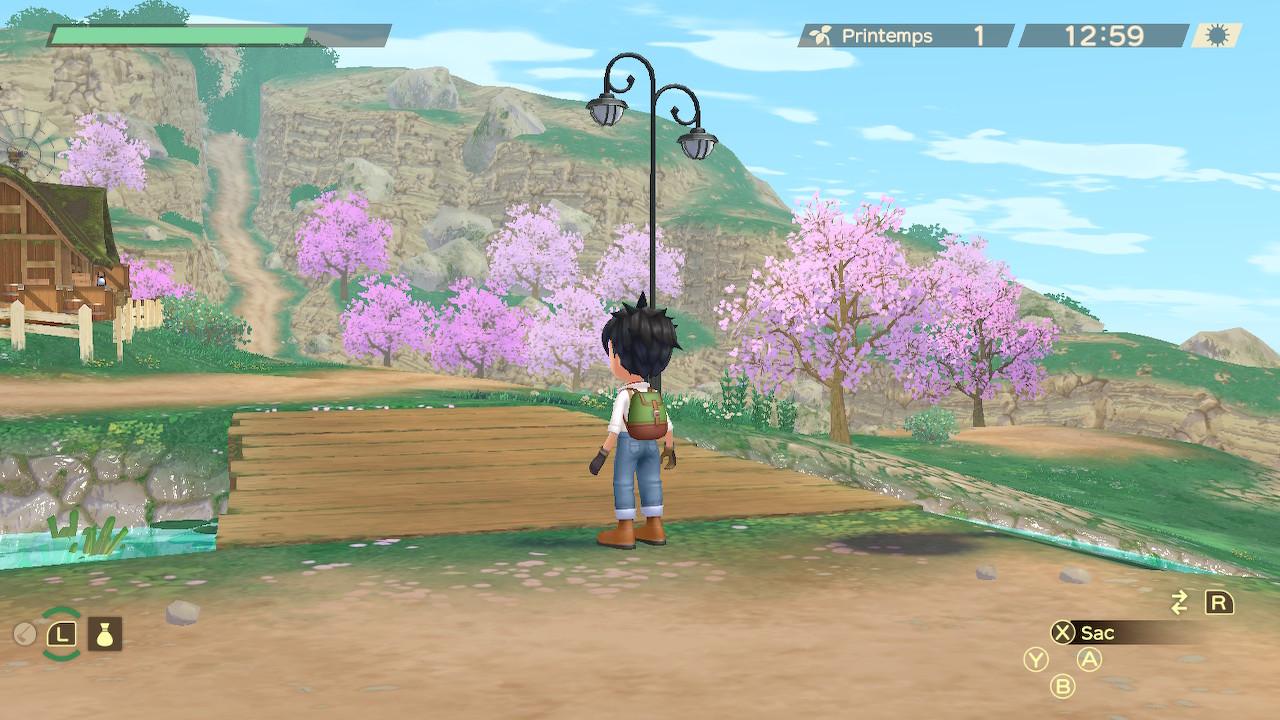Select the pouch item in the tool slot

click(x=105, y=633)
